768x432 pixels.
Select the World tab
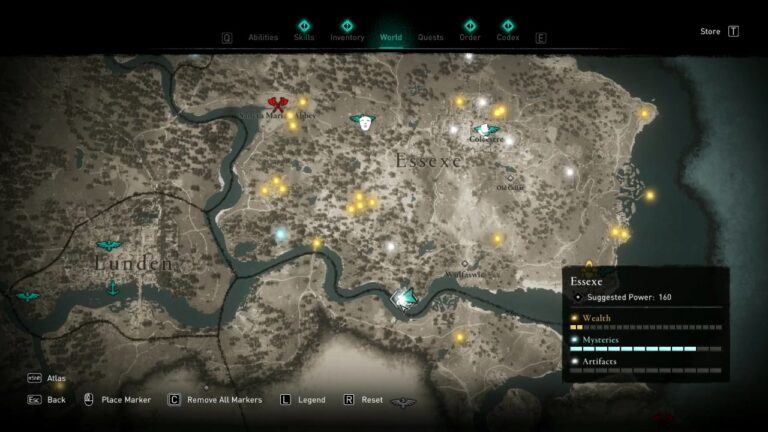[391, 38]
